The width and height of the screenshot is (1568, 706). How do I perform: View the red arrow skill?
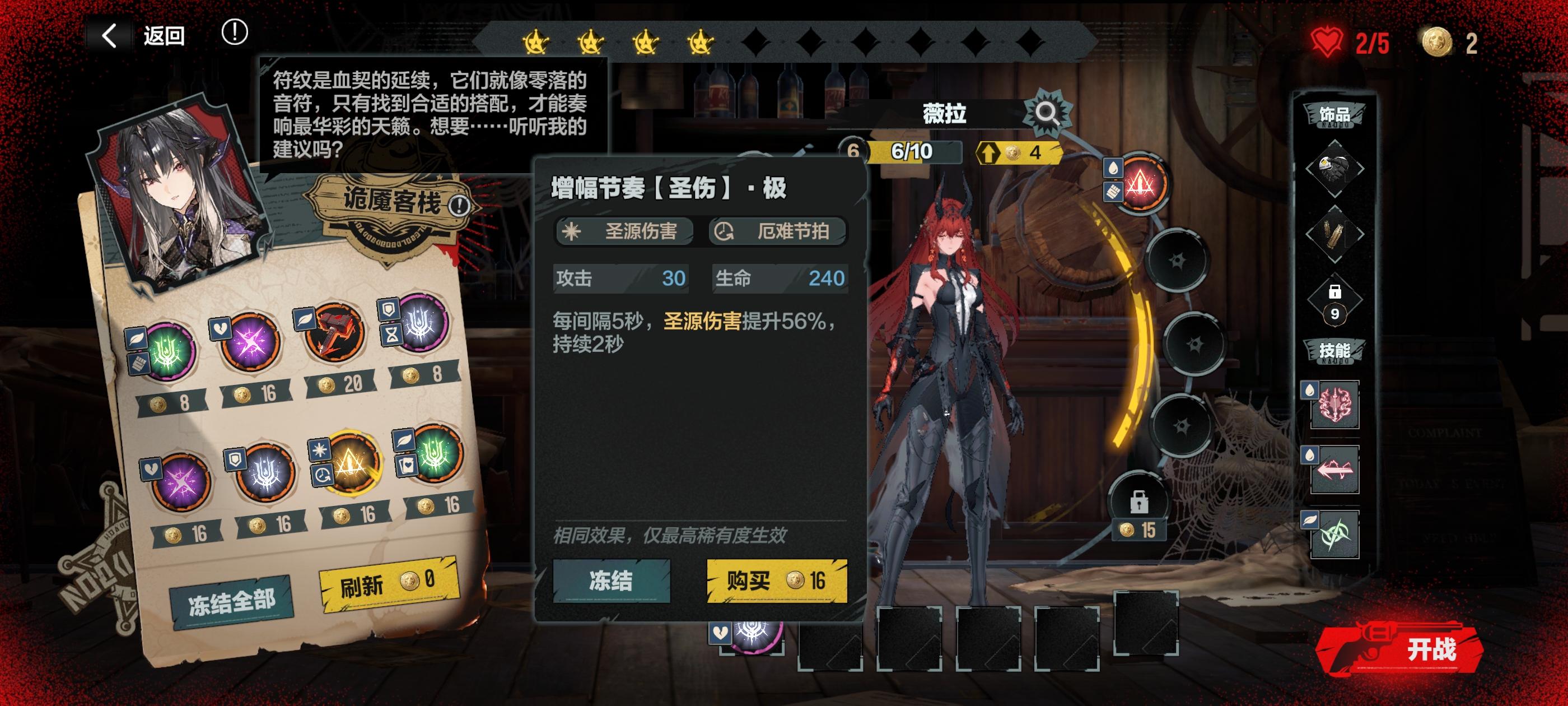[x=1334, y=469]
